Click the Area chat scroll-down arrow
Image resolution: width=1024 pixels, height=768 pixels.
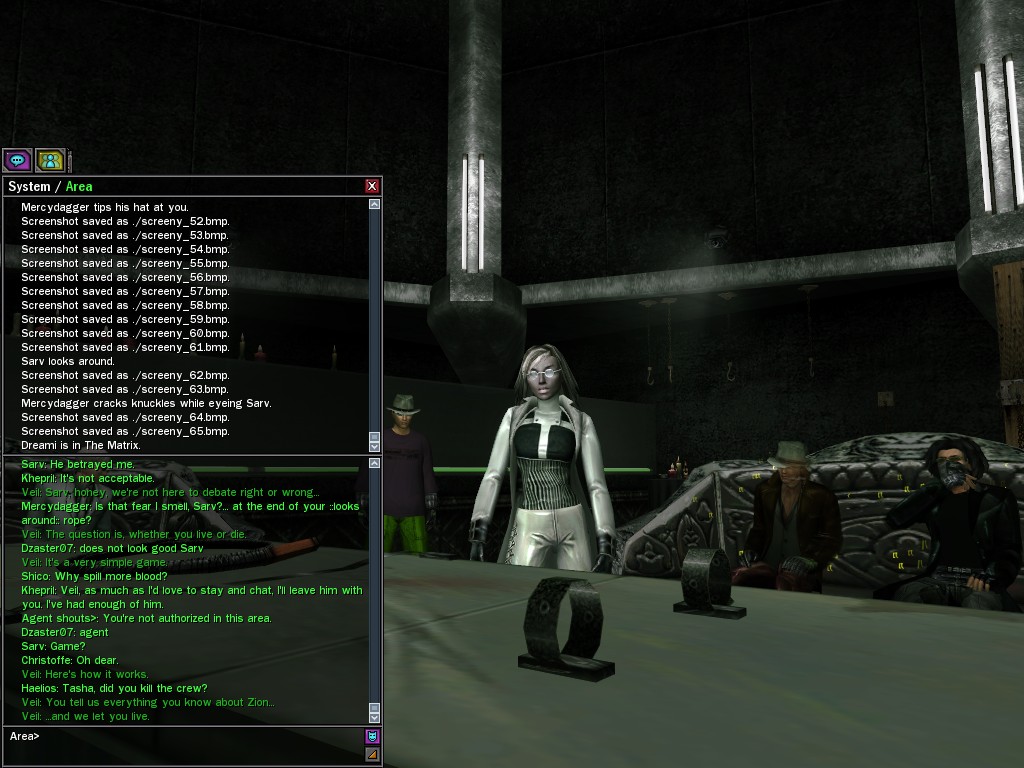click(x=375, y=717)
